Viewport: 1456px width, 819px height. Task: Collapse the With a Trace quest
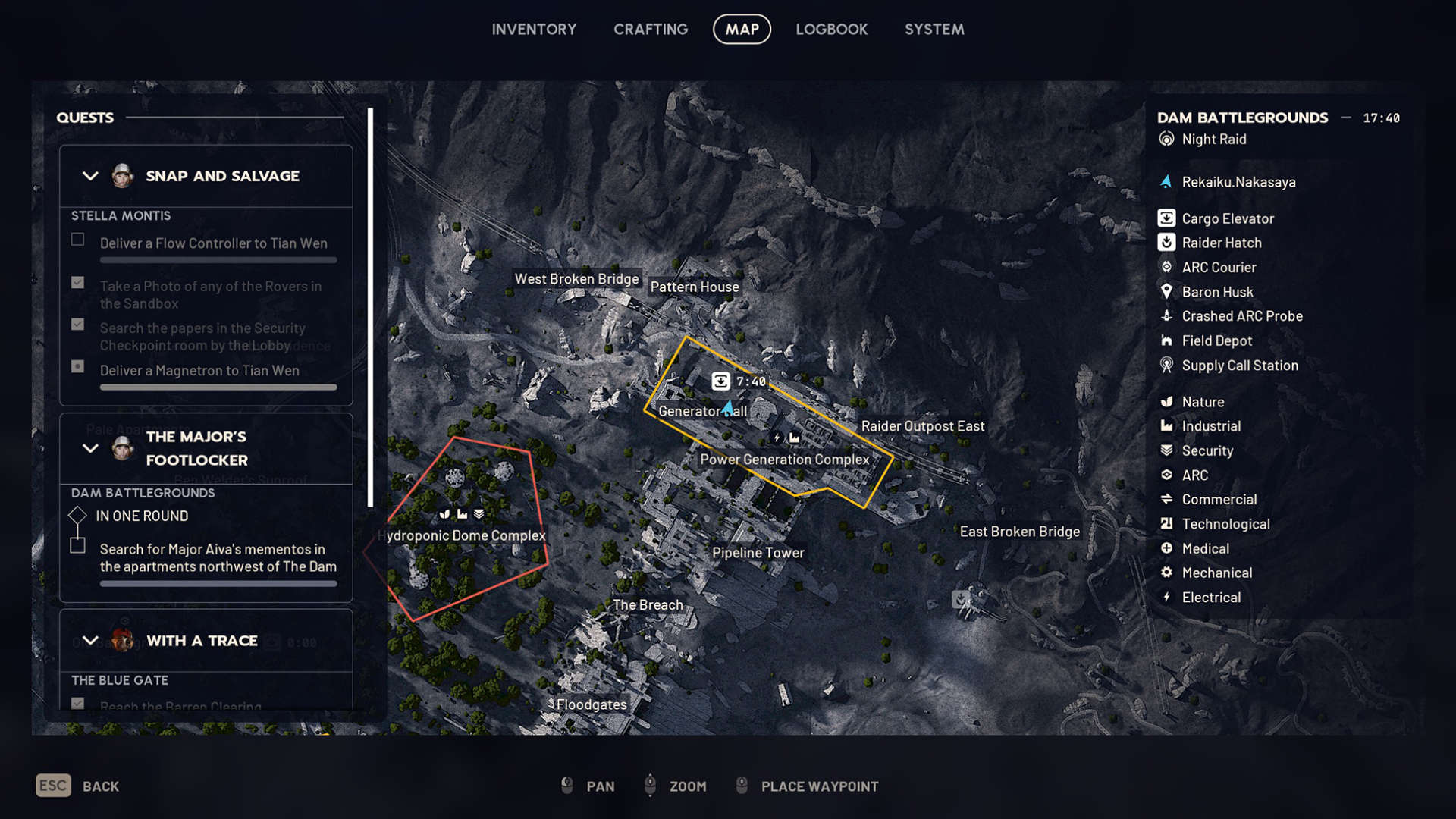coord(90,641)
